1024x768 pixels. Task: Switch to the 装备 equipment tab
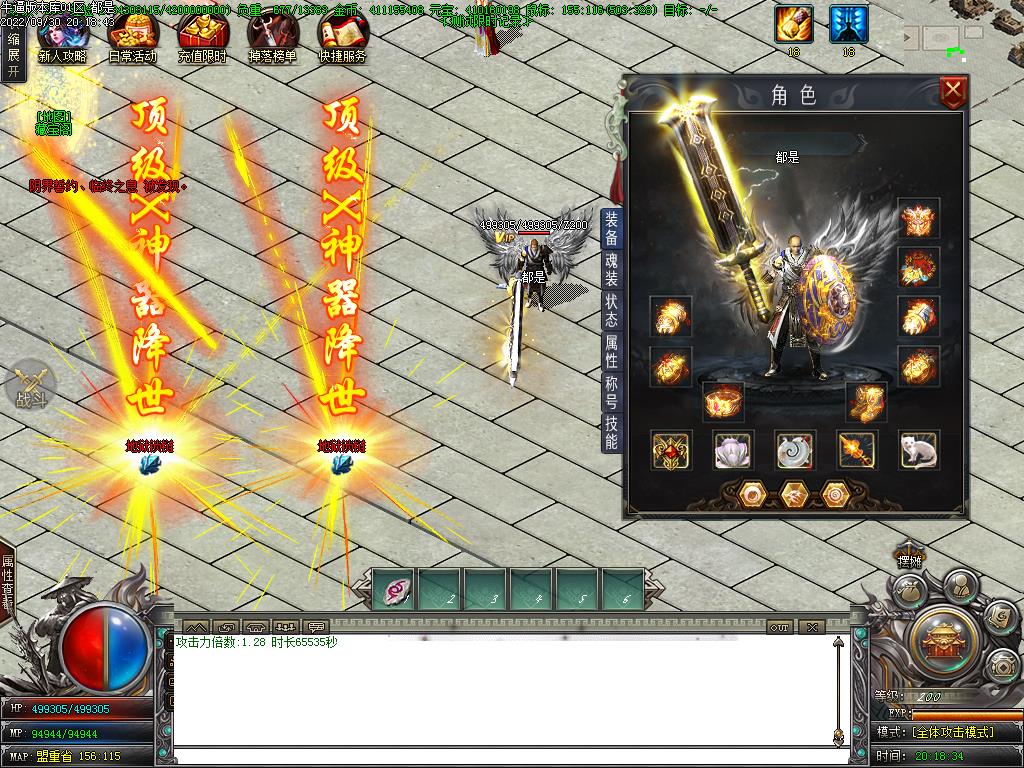pos(611,229)
